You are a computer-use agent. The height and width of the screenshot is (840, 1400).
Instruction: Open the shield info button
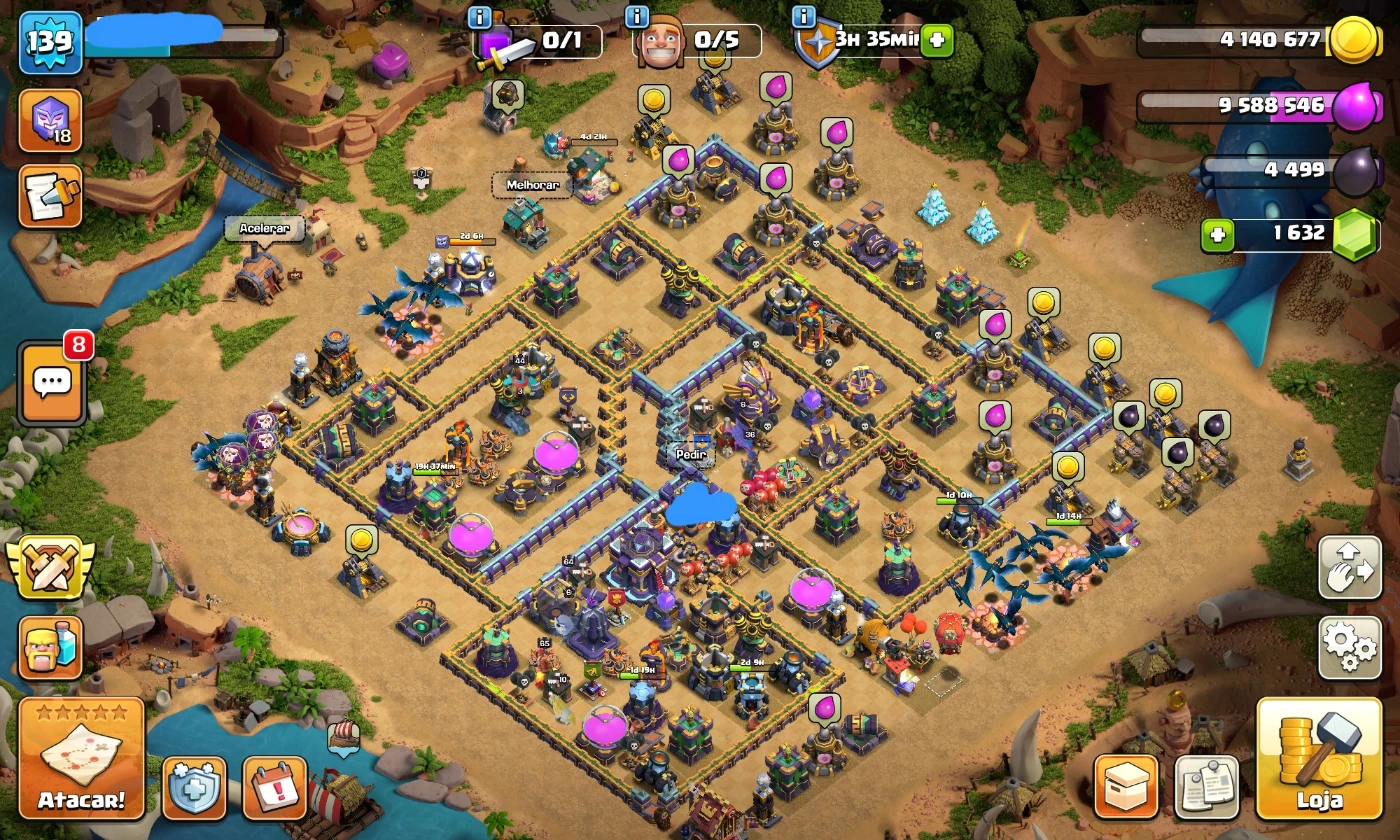click(x=802, y=17)
